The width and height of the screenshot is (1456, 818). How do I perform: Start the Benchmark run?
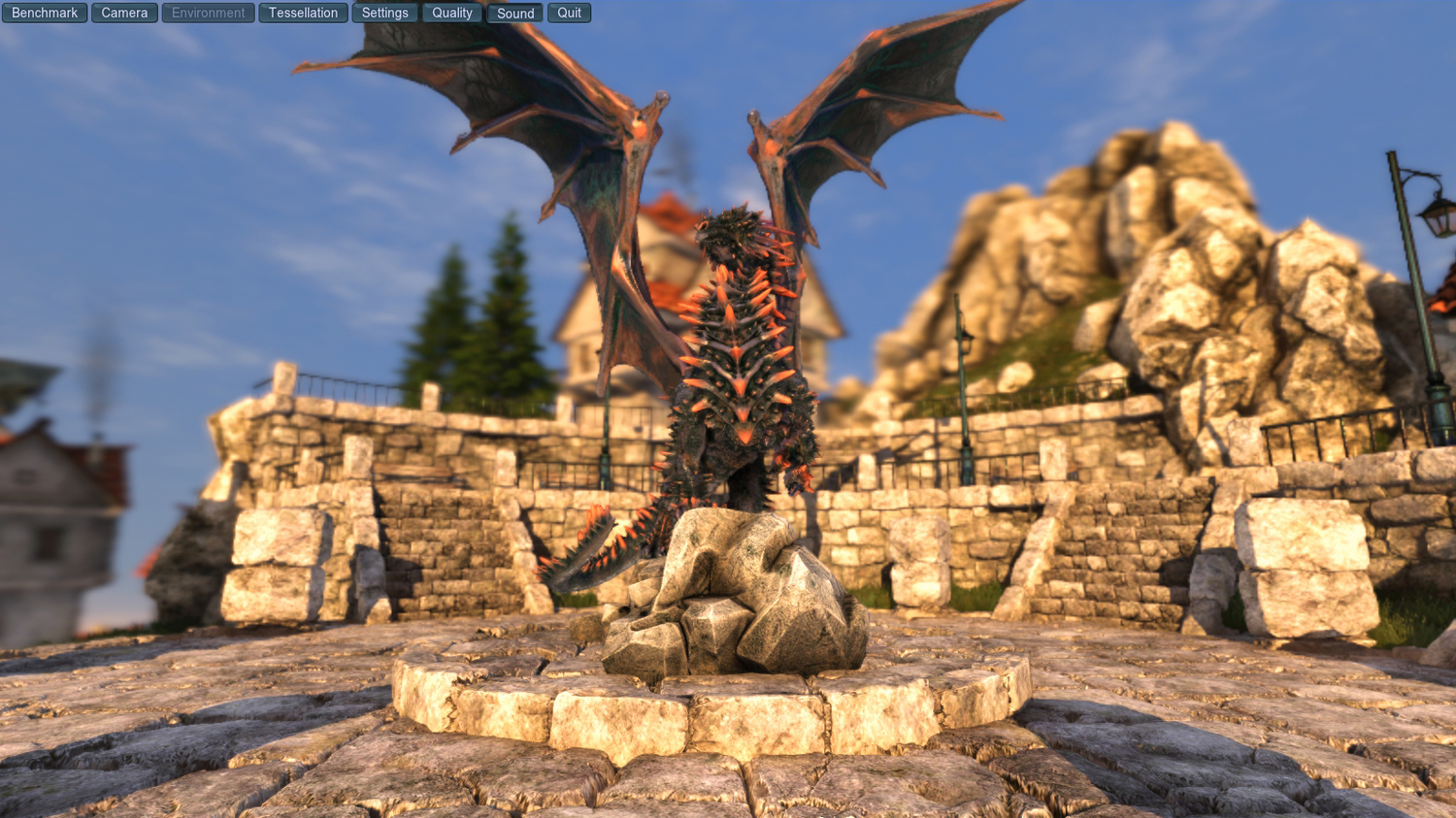(x=45, y=13)
